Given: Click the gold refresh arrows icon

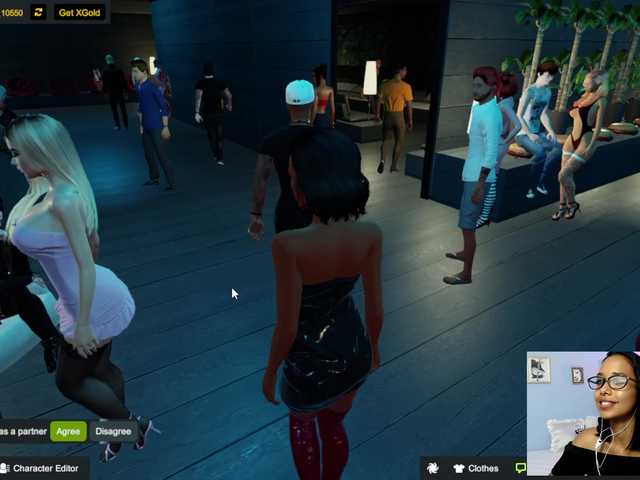Looking at the screenshot, I should click(39, 12).
